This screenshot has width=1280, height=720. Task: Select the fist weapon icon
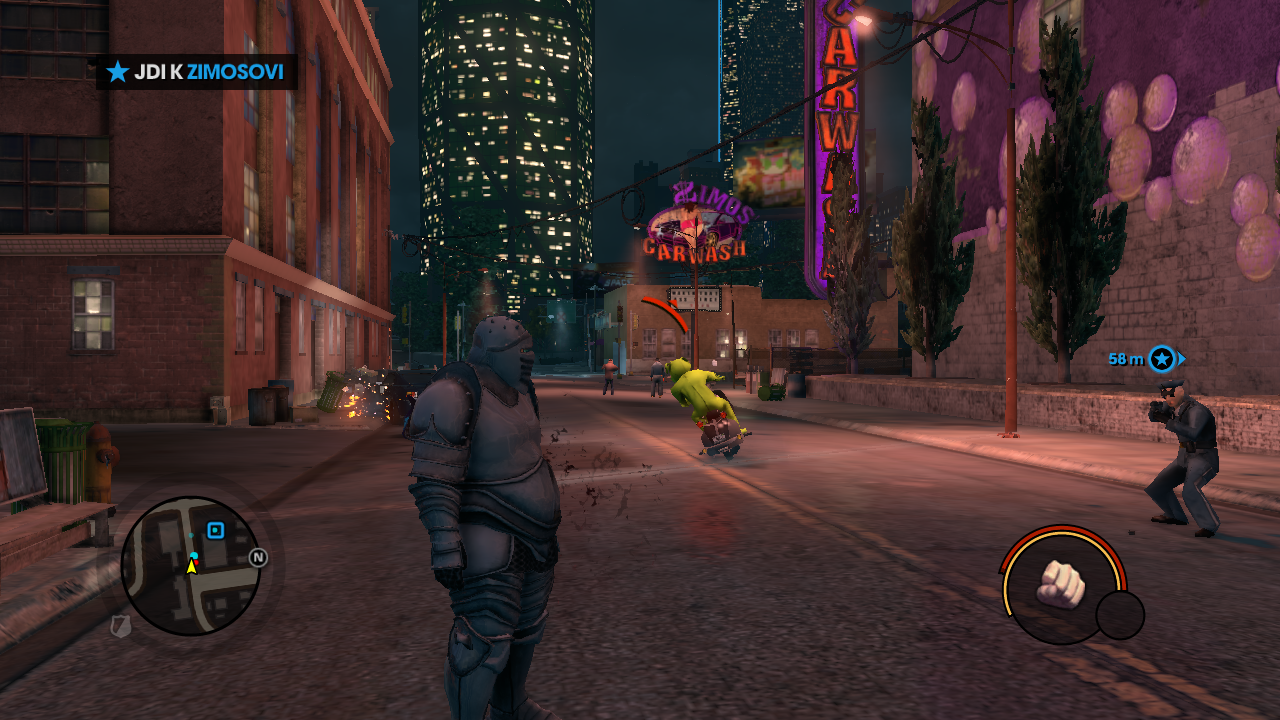[1060, 583]
